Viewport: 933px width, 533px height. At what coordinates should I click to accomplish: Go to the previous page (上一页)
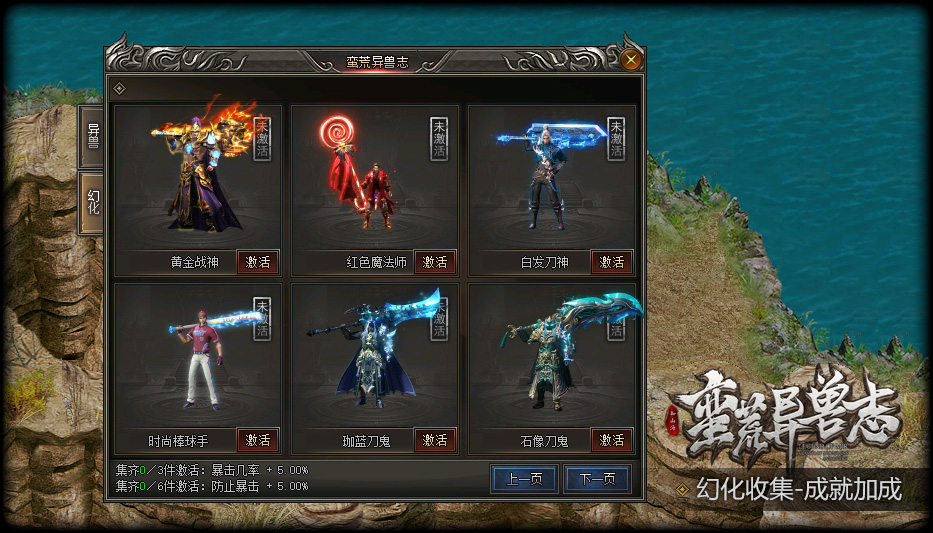[x=525, y=479]
